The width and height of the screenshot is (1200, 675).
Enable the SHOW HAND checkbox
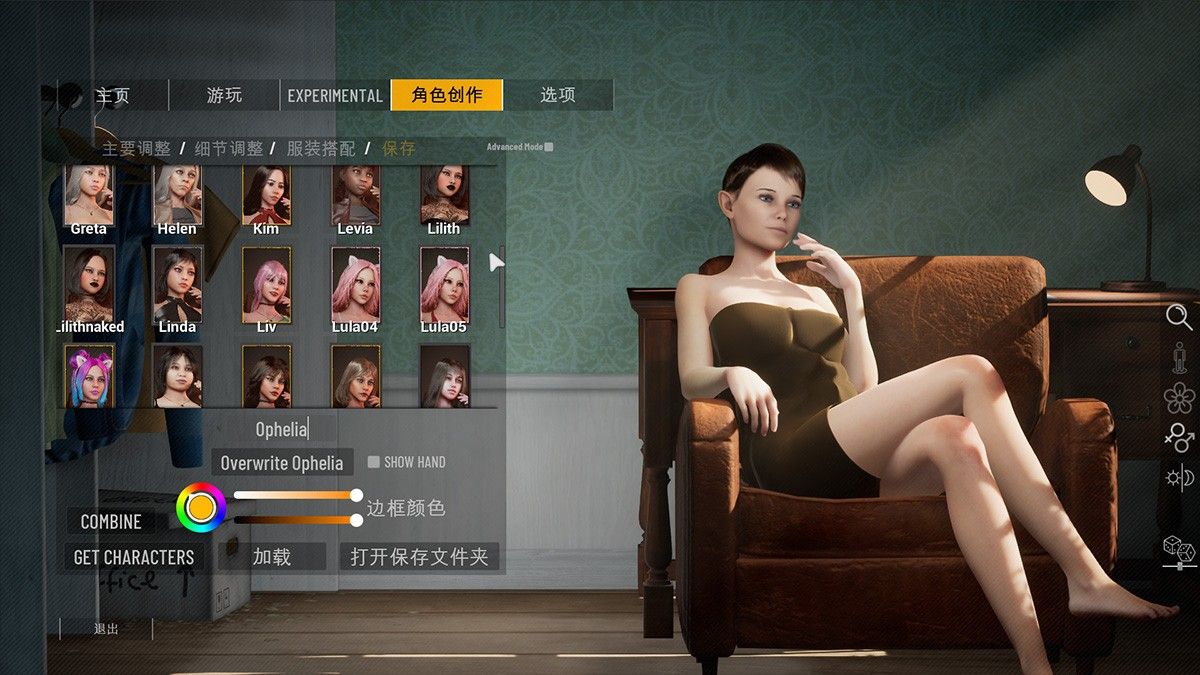[x=374, y=462]
